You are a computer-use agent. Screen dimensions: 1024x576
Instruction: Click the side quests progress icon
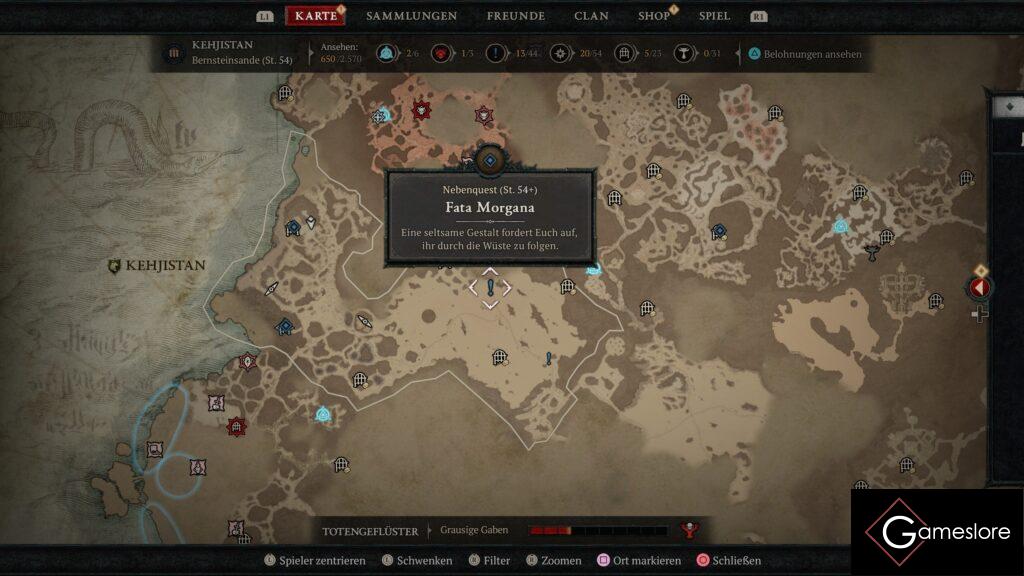[x=496, y=54]
